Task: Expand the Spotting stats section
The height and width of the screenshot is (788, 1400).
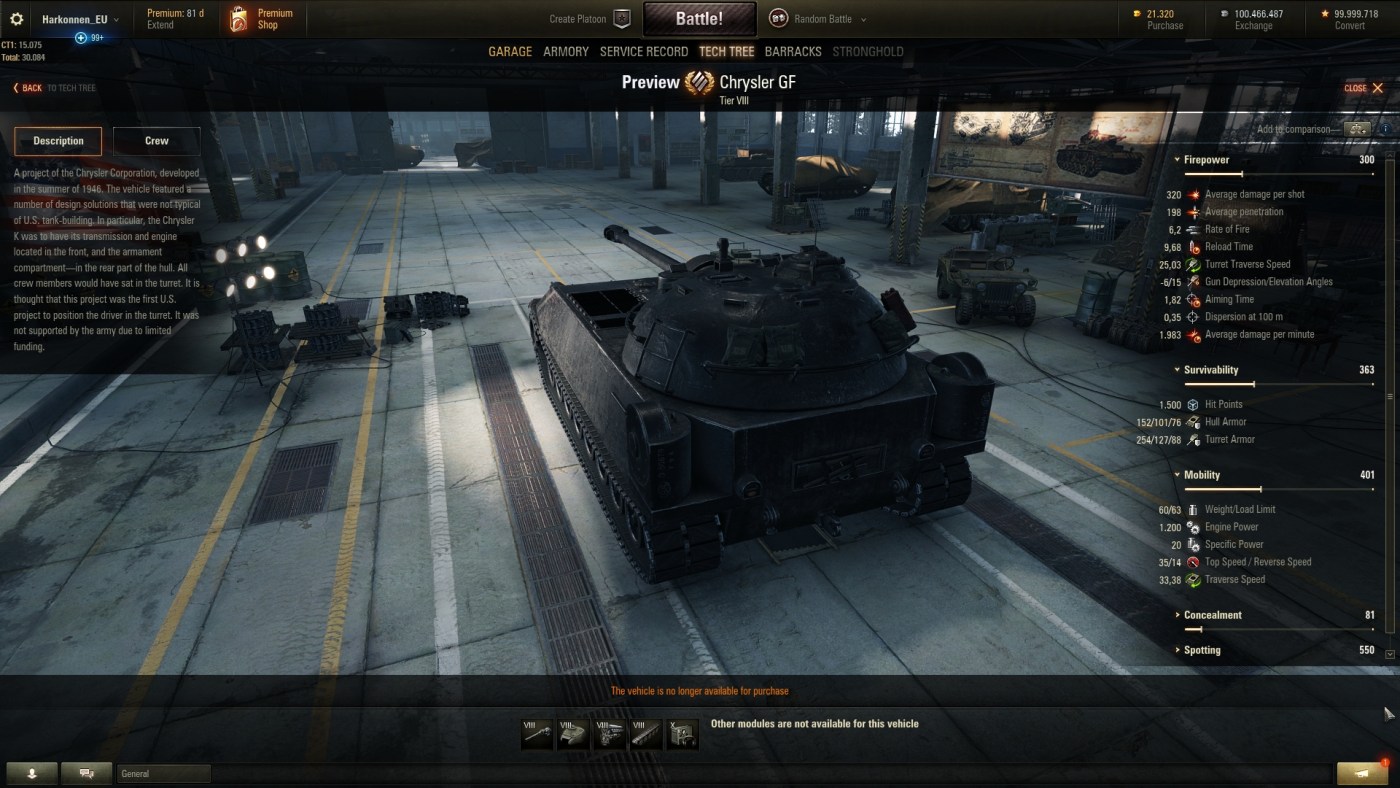Action: [x=1202, y=650]
